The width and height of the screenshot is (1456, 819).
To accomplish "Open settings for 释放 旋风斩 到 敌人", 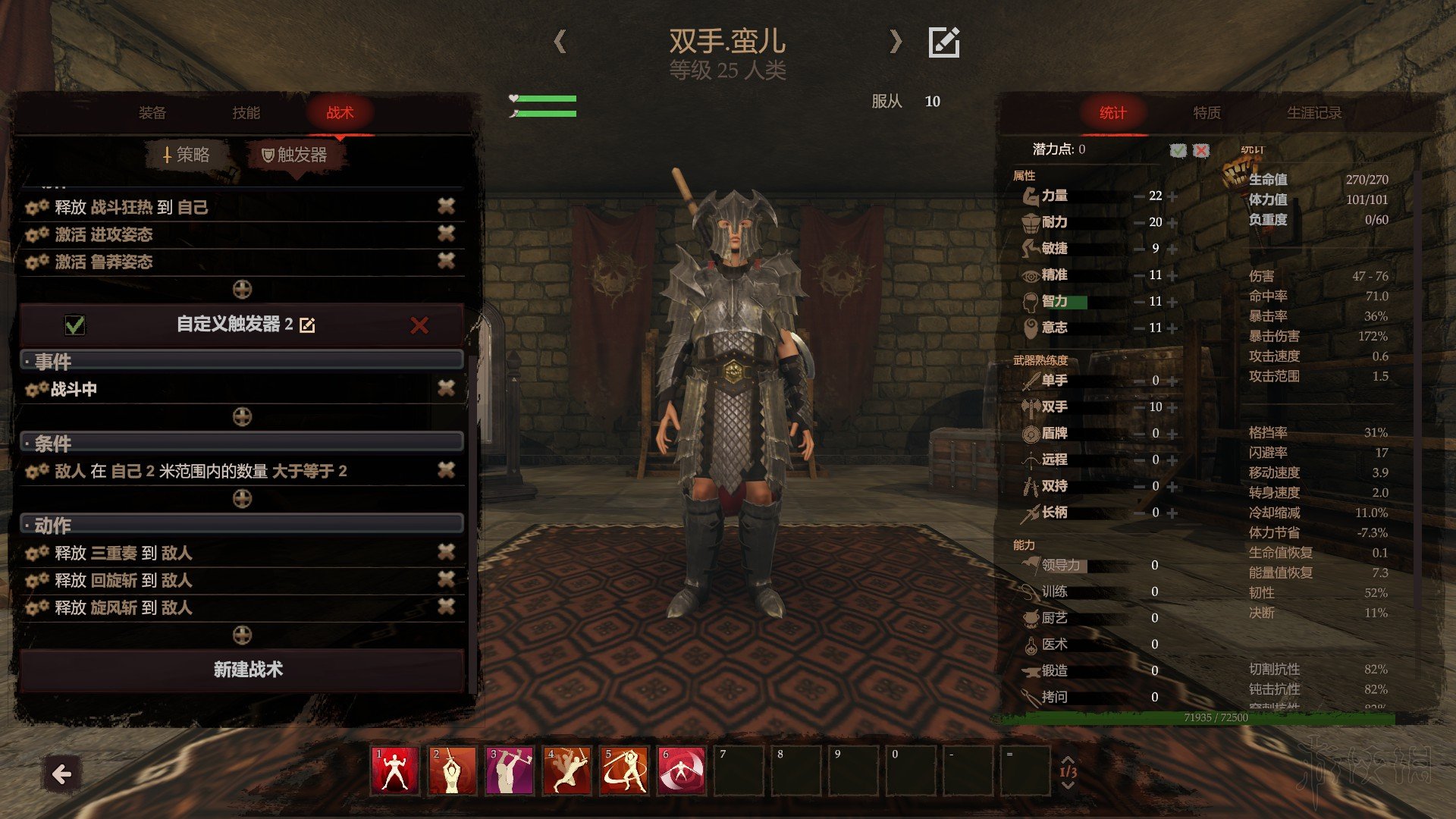I will coord(36,607).
